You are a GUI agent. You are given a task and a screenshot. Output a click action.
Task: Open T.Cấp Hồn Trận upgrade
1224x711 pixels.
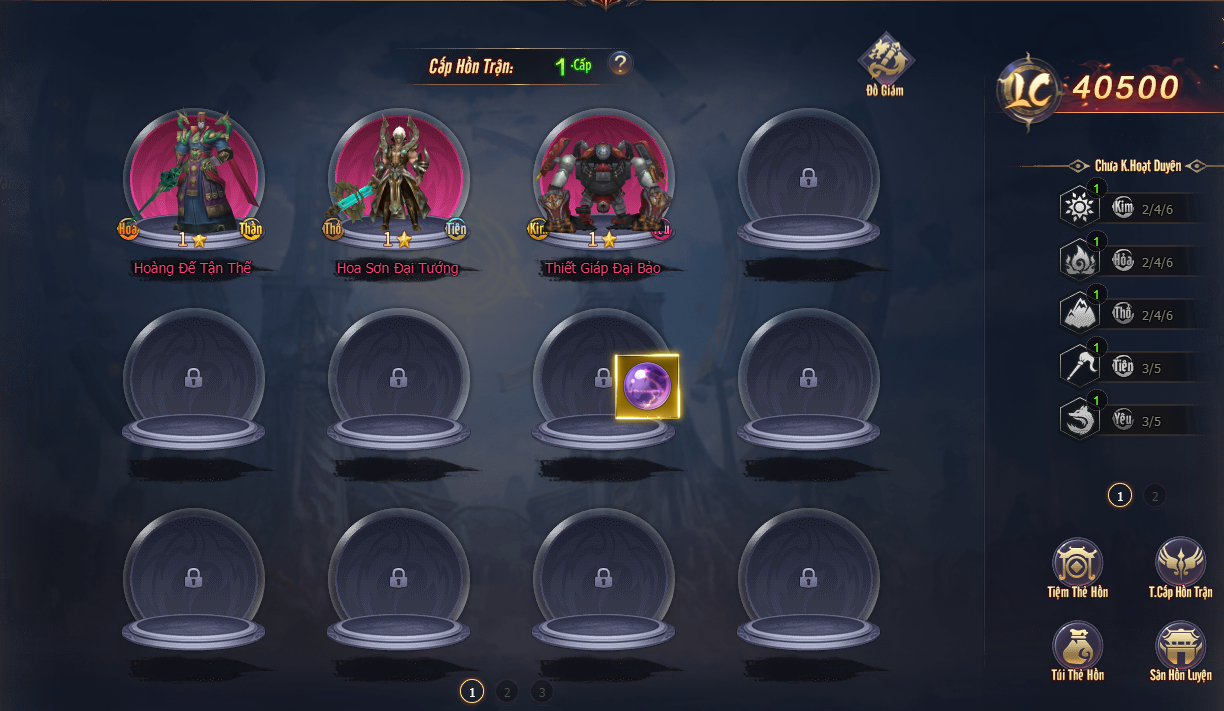click(x=1180, y=563)
